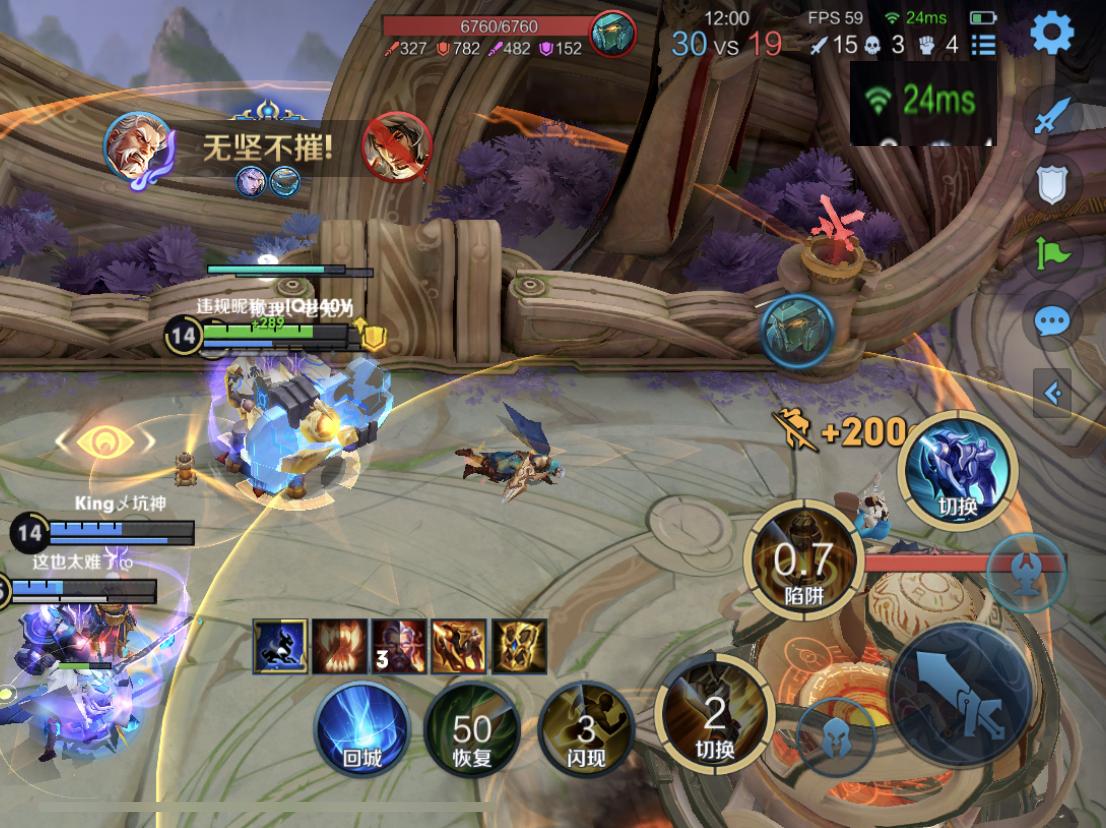Trigger the 陷阱 trap skill

point(803,565)
